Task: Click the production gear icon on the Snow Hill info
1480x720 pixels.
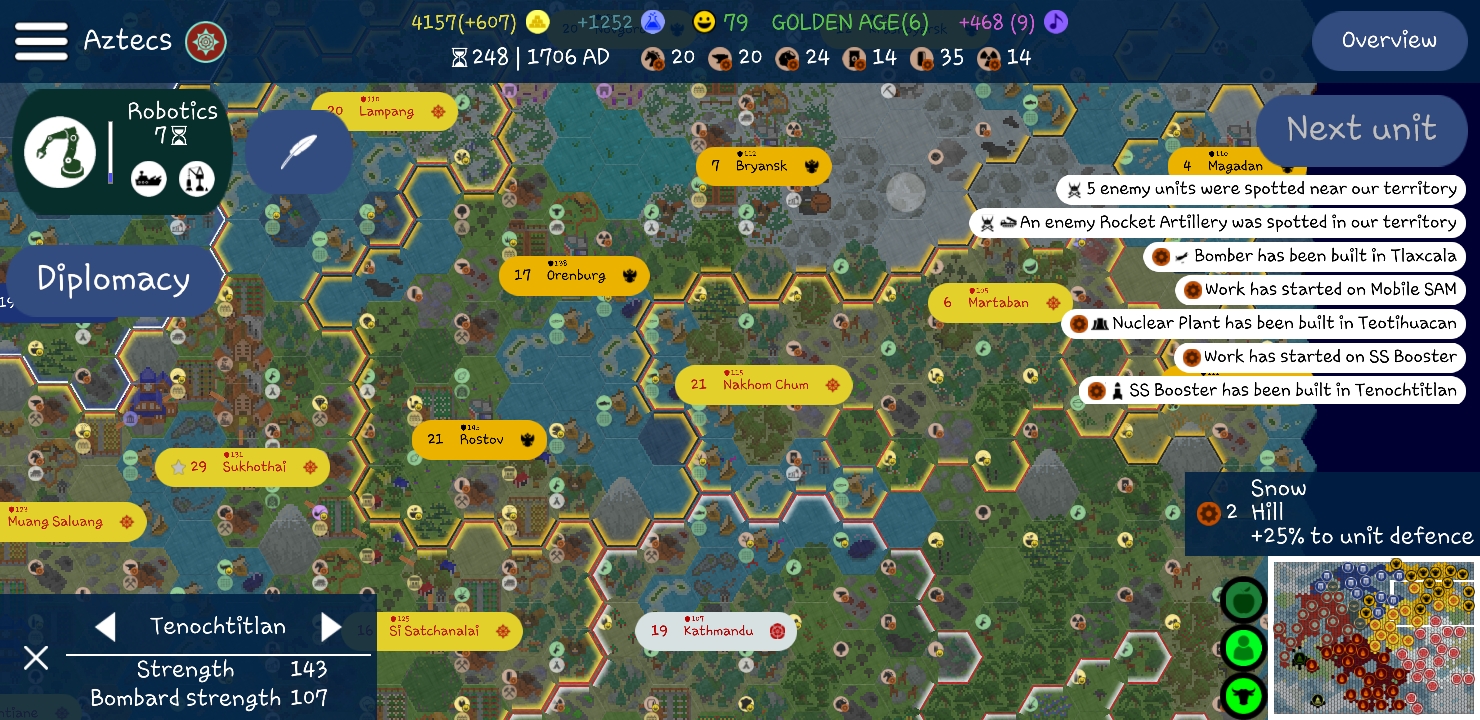Action: pos(1206,513)
